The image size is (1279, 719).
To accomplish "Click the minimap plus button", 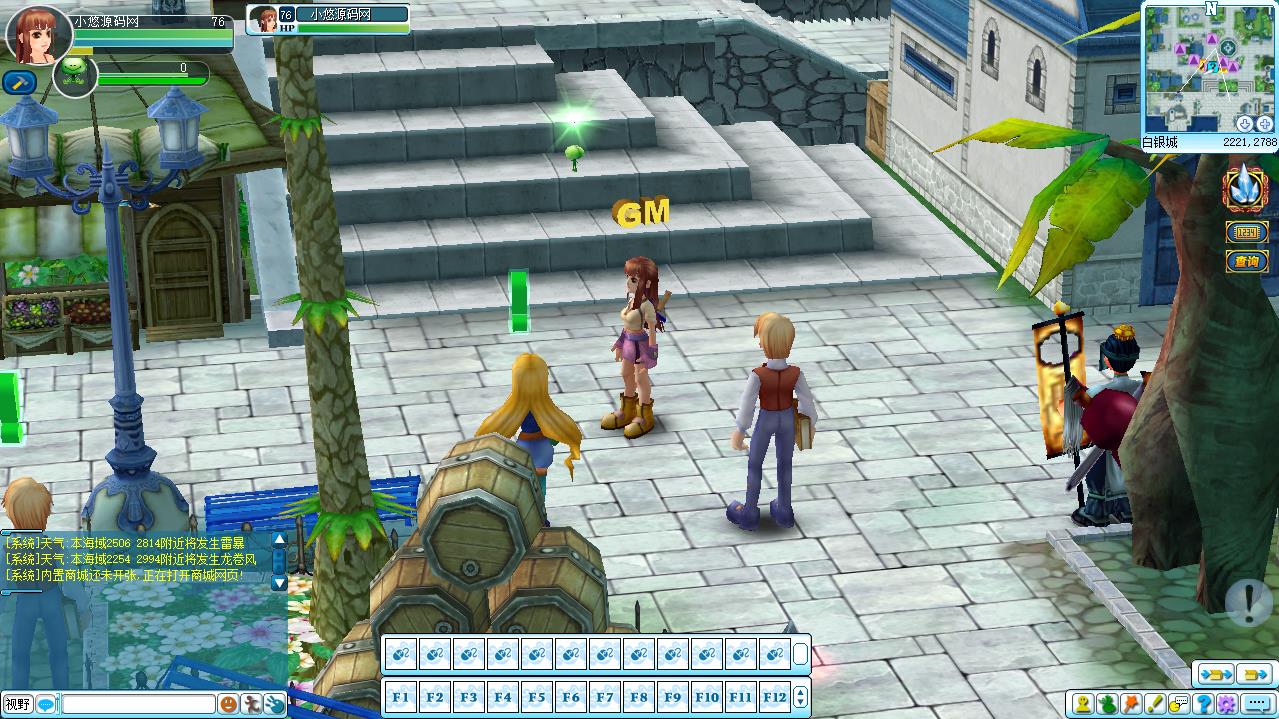I will (x=1264, y=123).
